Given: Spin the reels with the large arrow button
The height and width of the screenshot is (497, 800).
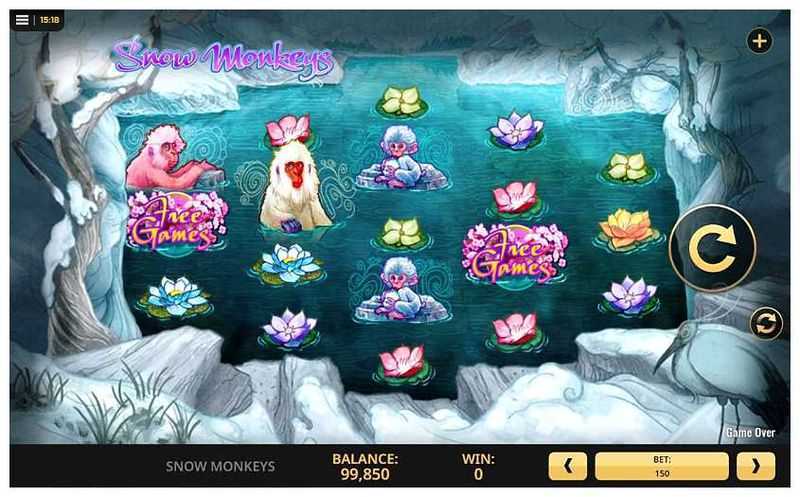Looking at the screenshot, I should 712,247.
